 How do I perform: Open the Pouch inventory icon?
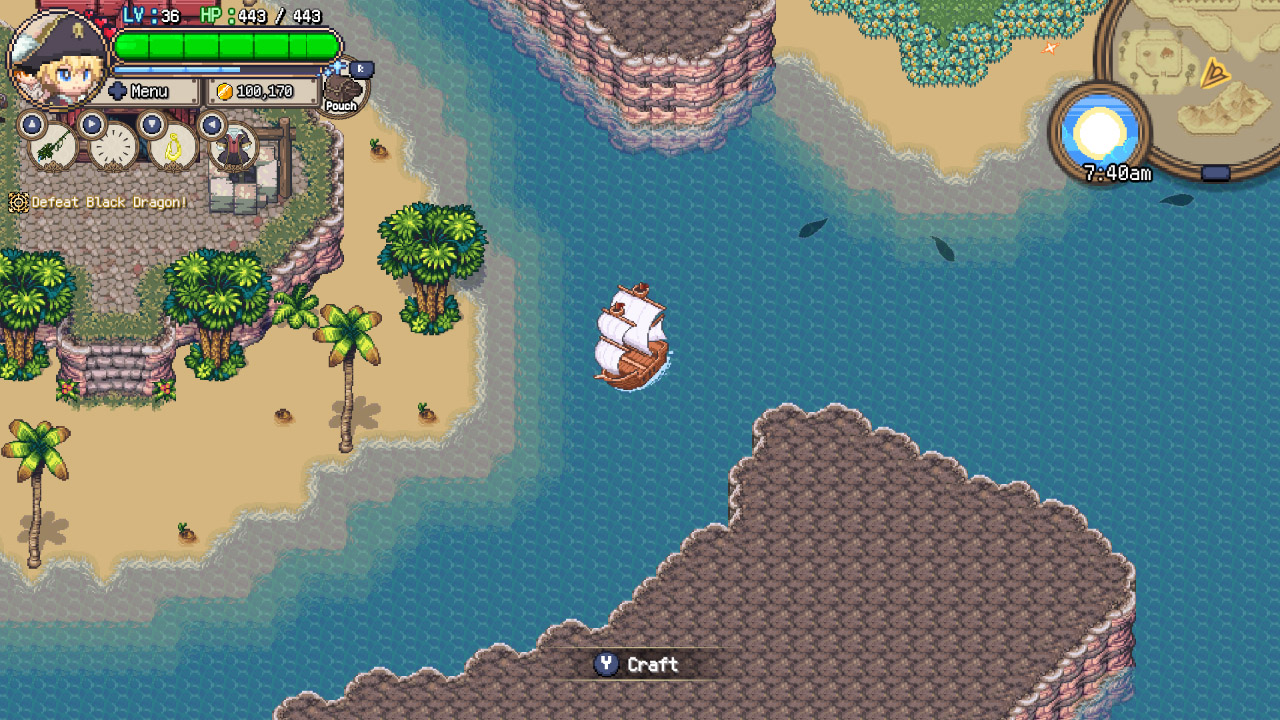(x=342, y=89)
